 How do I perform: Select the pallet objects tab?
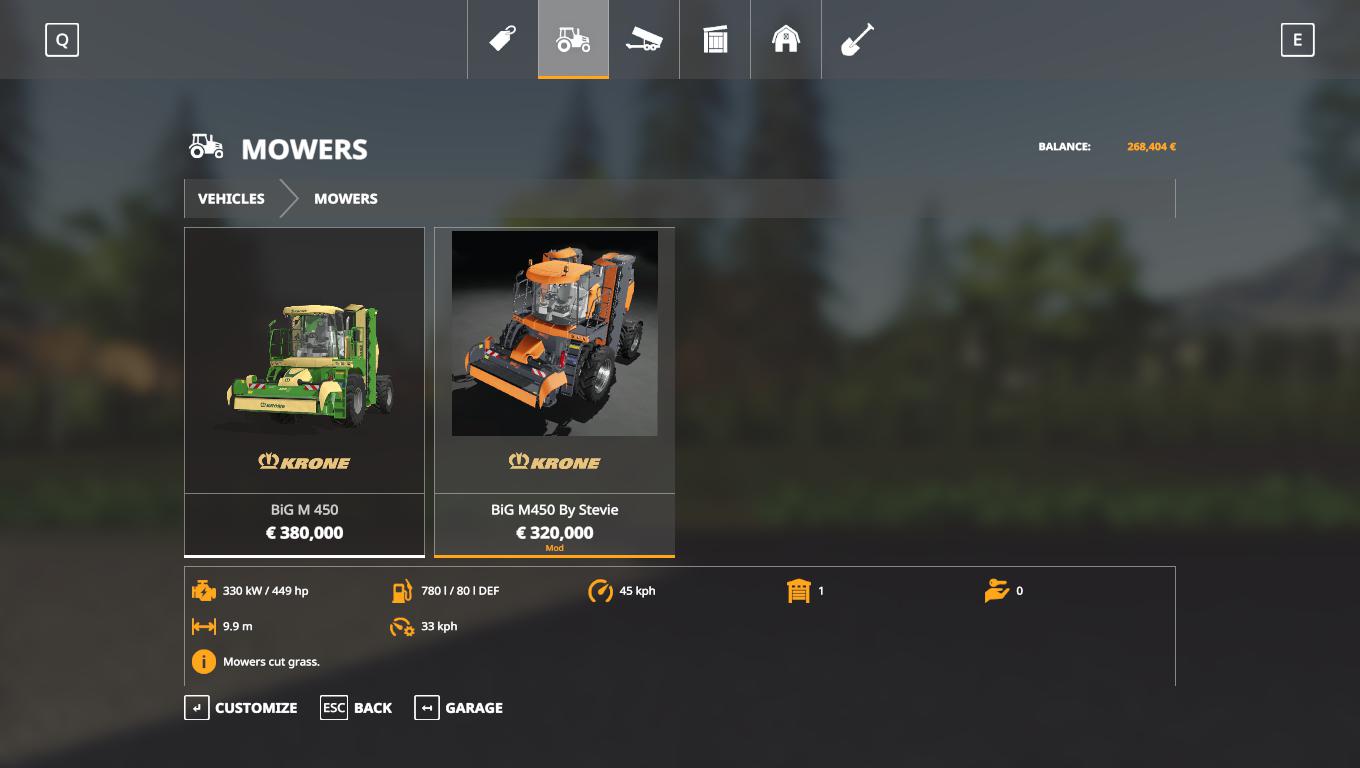coord(715,40)
